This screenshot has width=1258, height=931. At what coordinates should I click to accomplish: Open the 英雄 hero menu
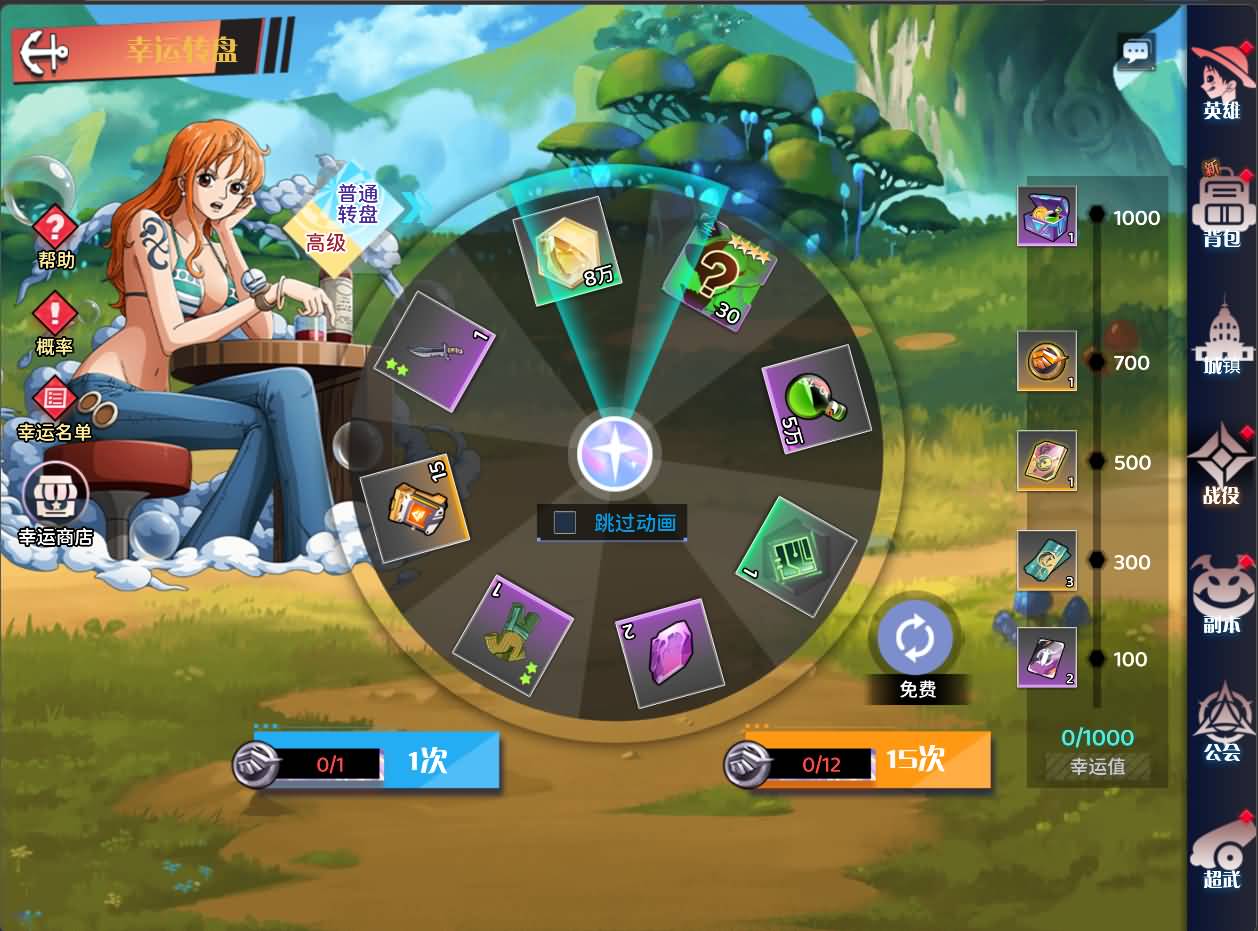(x=1222, y=80)
